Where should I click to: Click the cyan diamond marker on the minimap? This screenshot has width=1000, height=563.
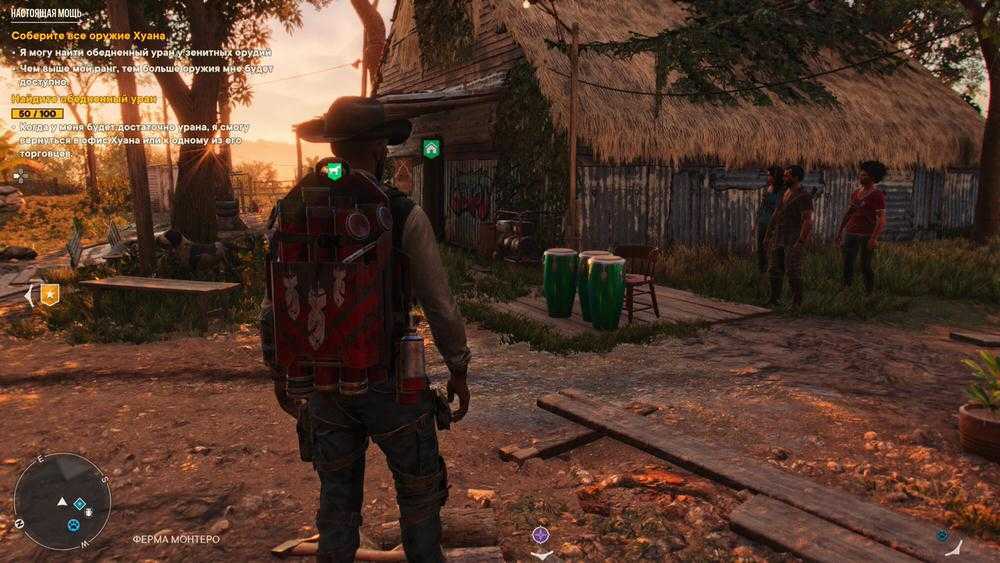pyautogui.click(x=80, y=503)
